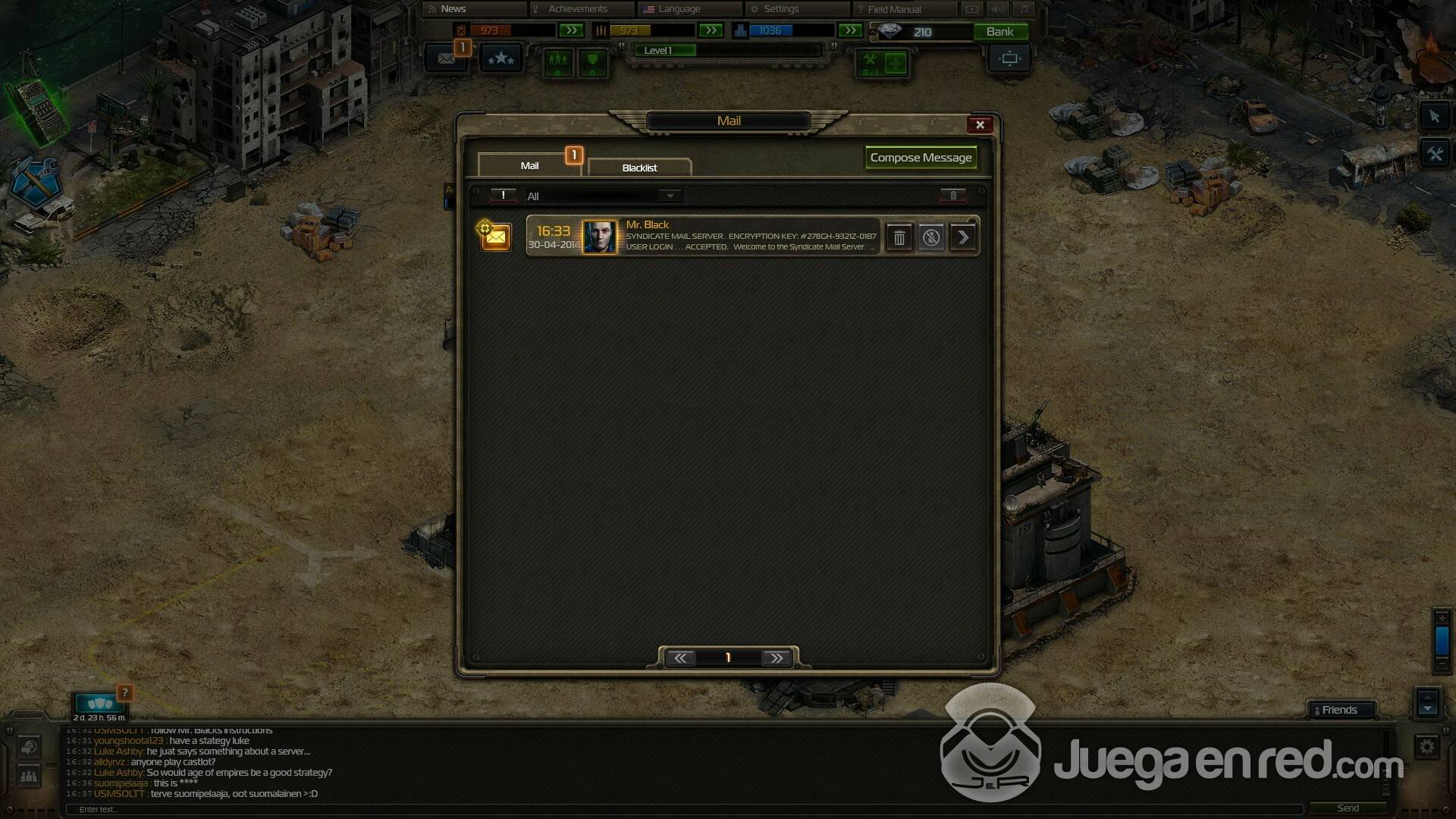Open Achievements menu
Image resolution: width=1456 pixels, height=819 pixels.
(x=578, y=9)
